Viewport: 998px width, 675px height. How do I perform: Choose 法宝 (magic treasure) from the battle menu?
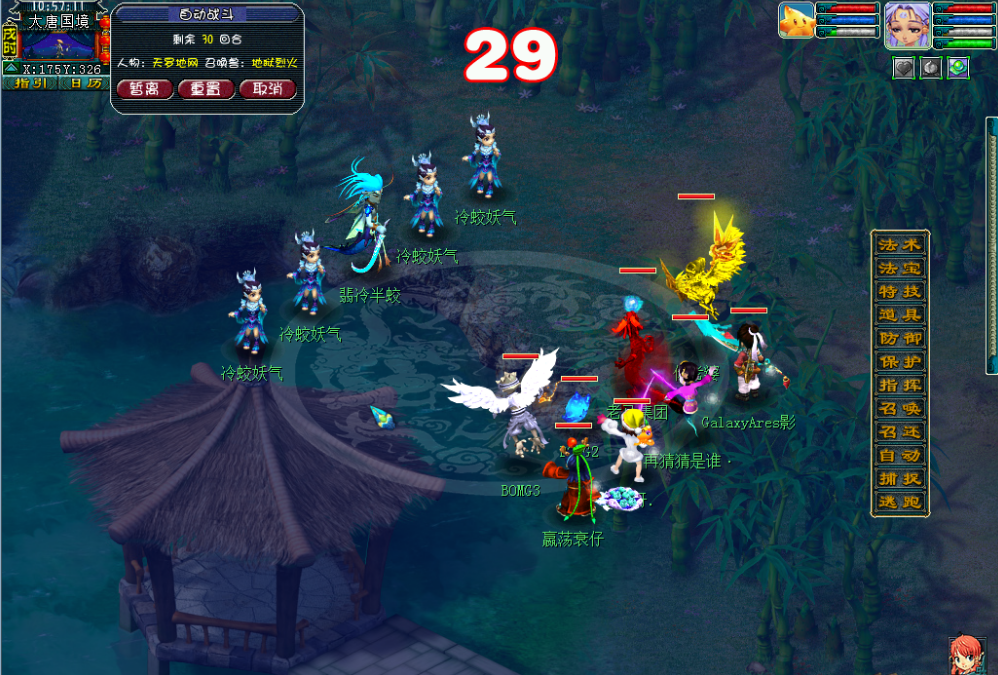(x=901, y=268)
